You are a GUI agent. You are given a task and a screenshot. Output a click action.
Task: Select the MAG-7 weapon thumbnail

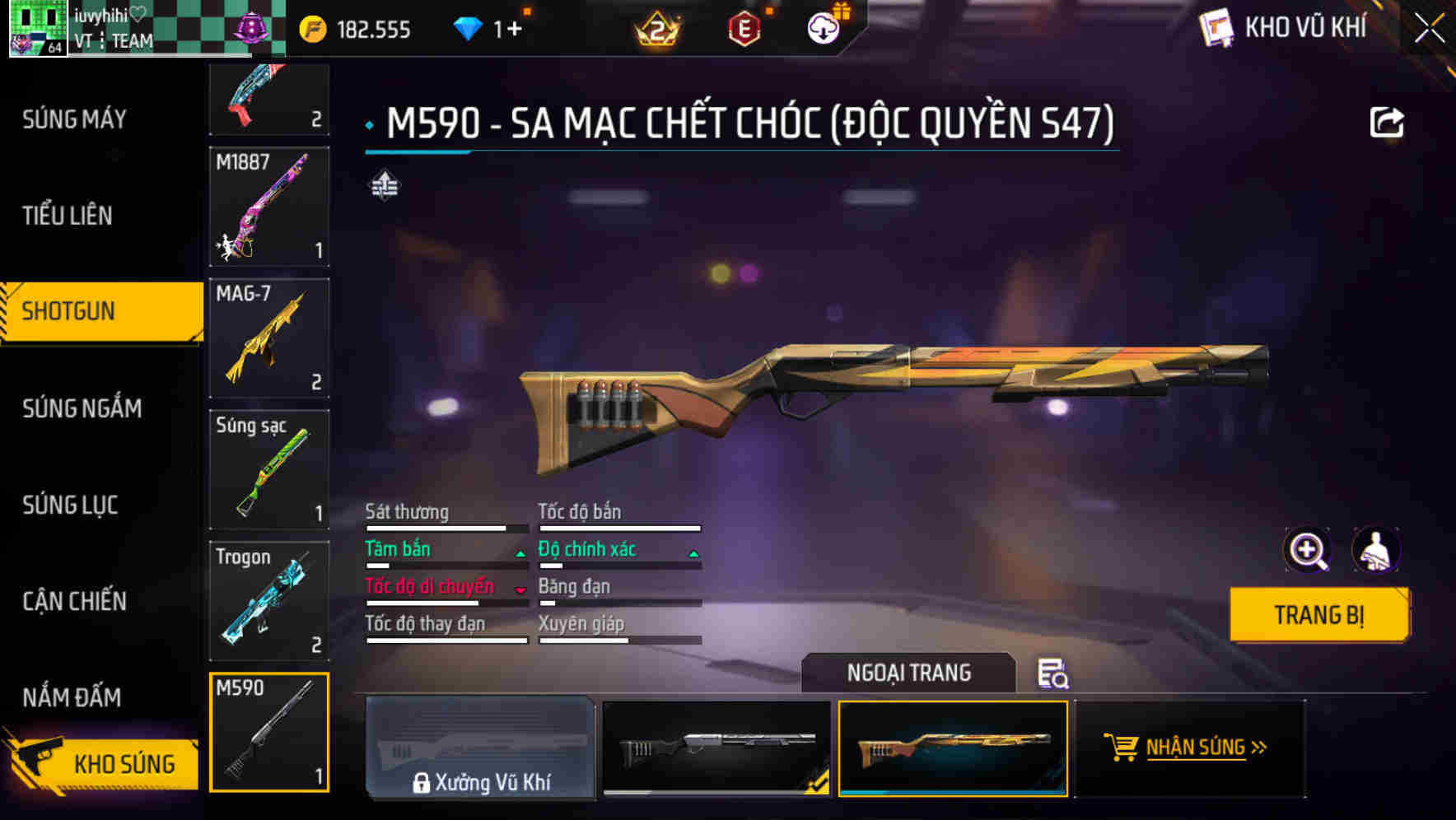269,338
